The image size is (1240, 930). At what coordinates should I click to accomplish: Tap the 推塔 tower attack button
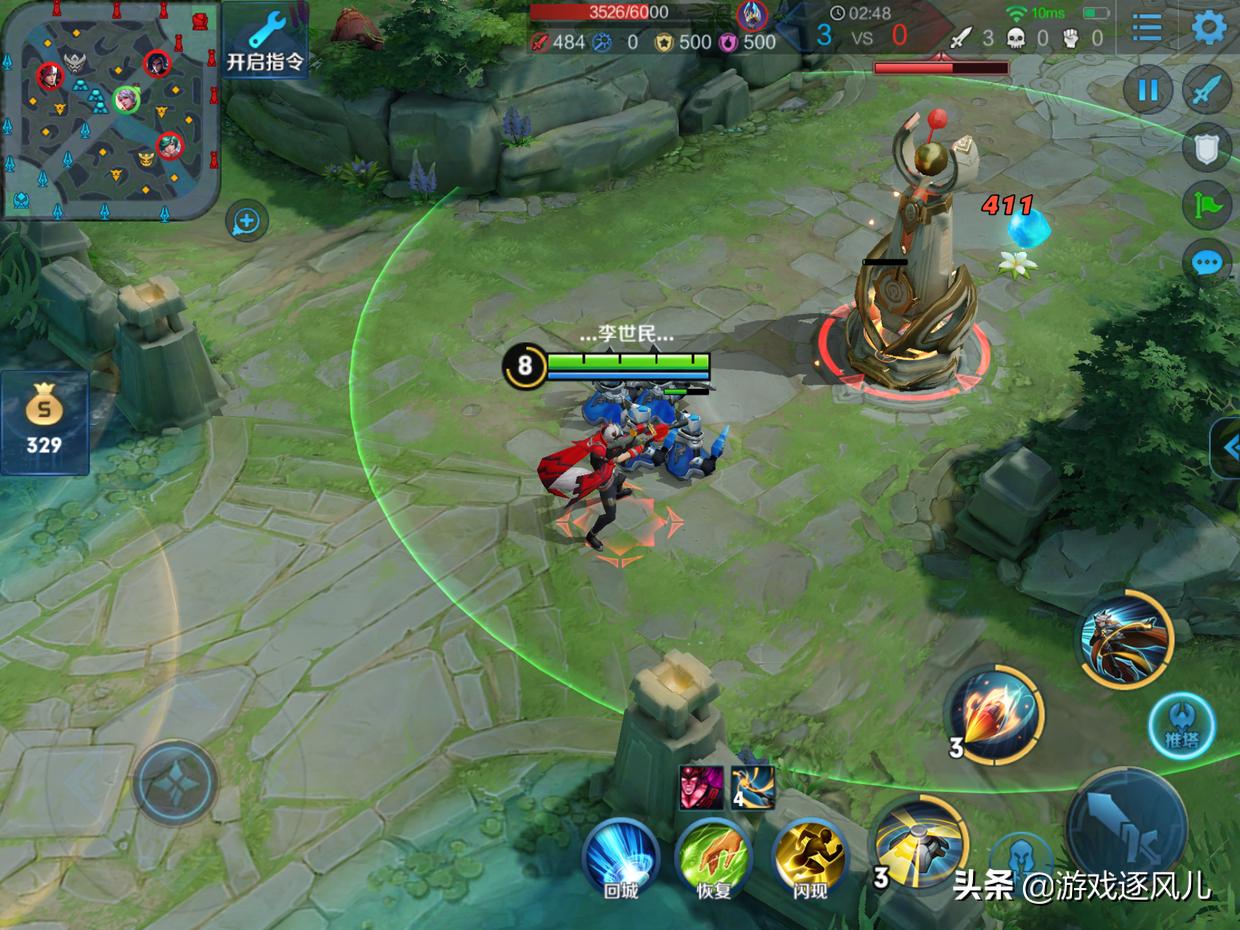[x=1181, y=727]
